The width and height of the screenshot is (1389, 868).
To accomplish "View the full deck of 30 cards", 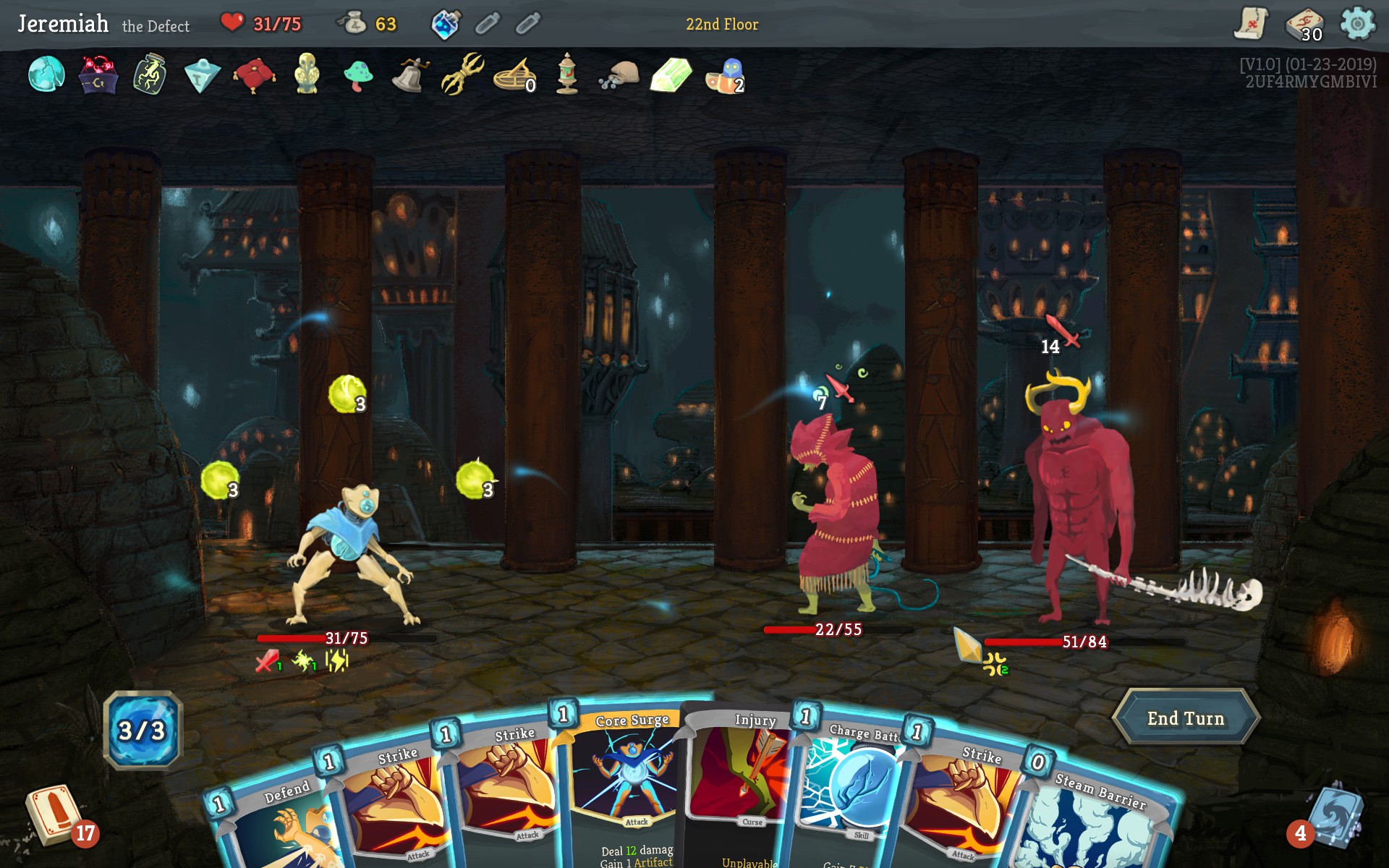I will 1304,25.
